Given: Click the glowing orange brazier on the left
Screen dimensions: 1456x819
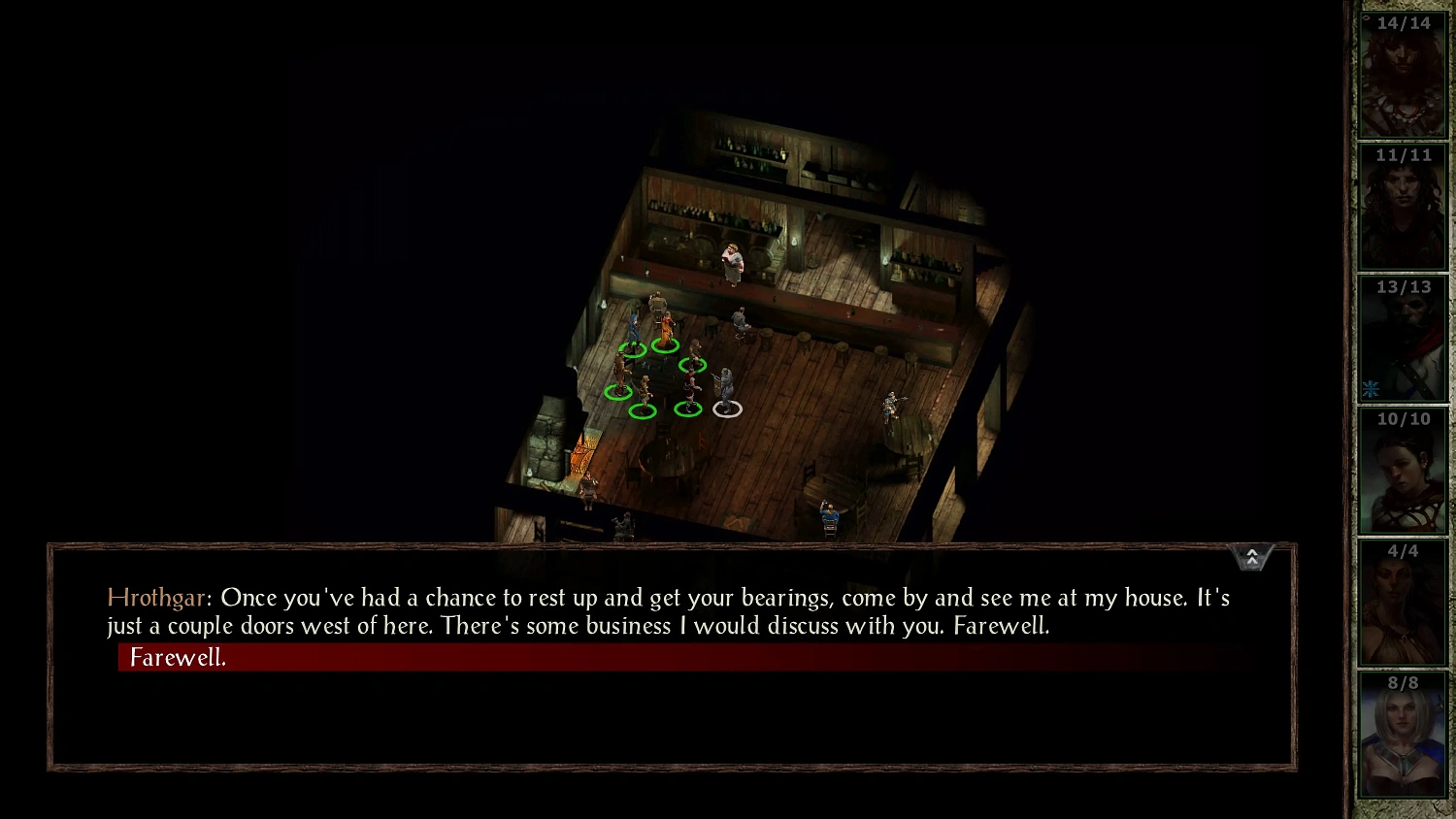Looking at the screenshot, I should point(582,453).
